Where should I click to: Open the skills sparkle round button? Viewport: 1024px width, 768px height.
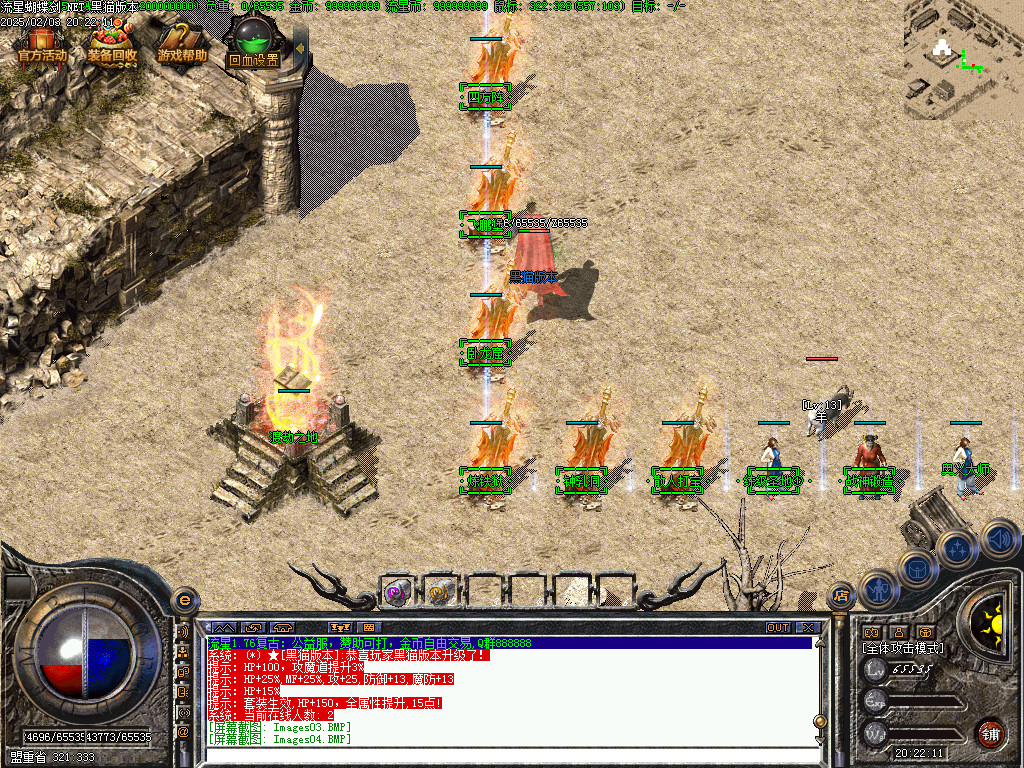pyautogui.click(x=957, y=549)
